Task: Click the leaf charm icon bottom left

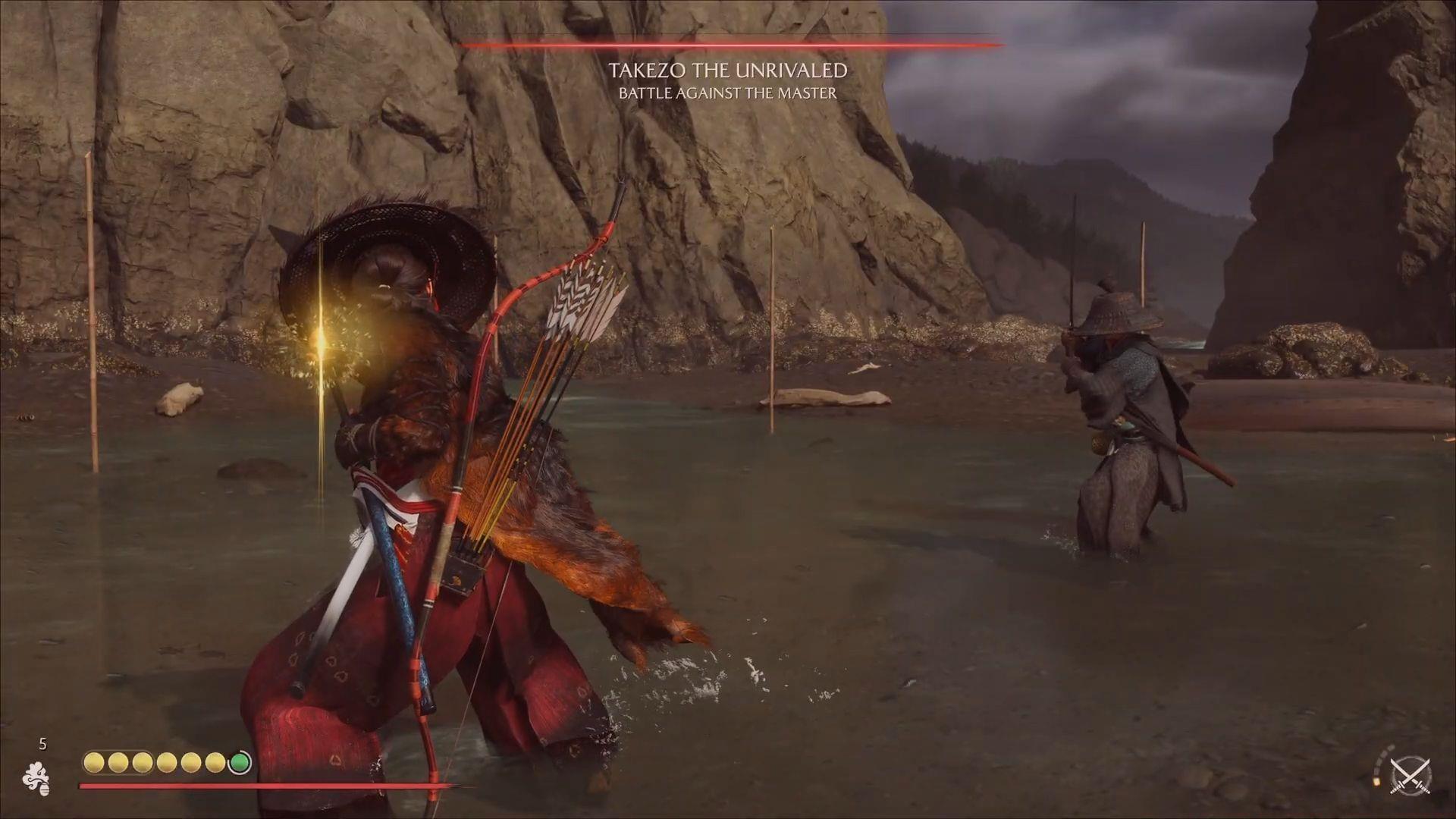Action: point(39,776)
